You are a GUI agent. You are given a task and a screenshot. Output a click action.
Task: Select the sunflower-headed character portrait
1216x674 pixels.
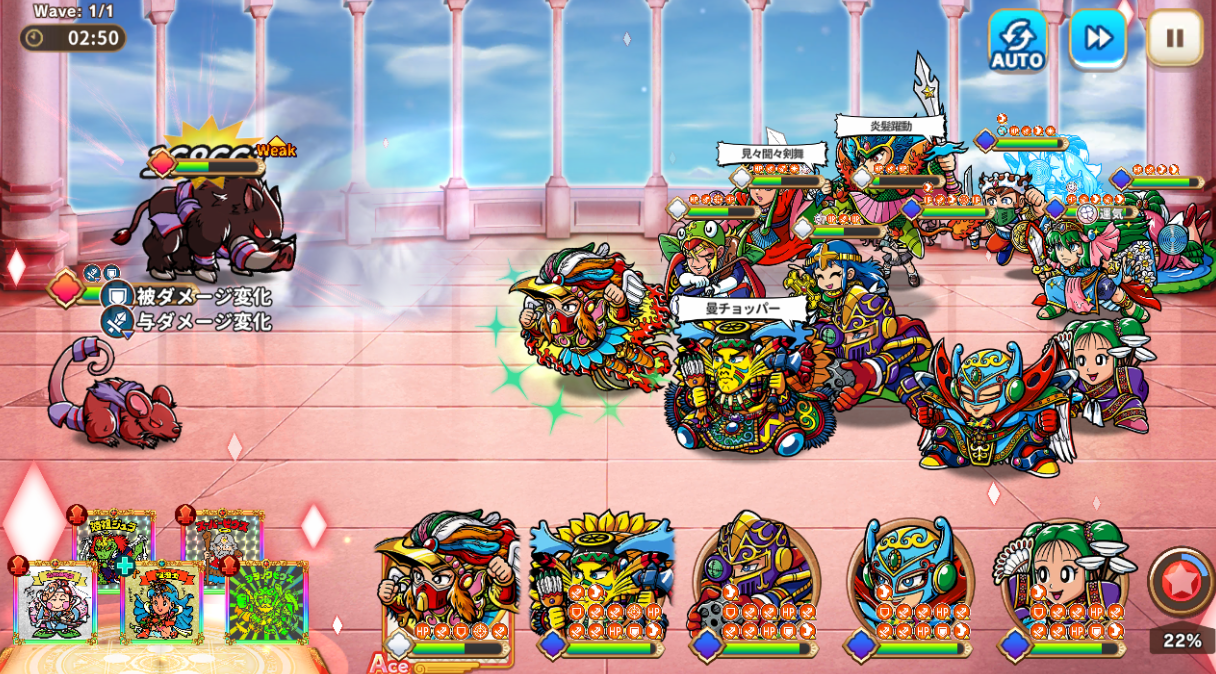point(601,582)
